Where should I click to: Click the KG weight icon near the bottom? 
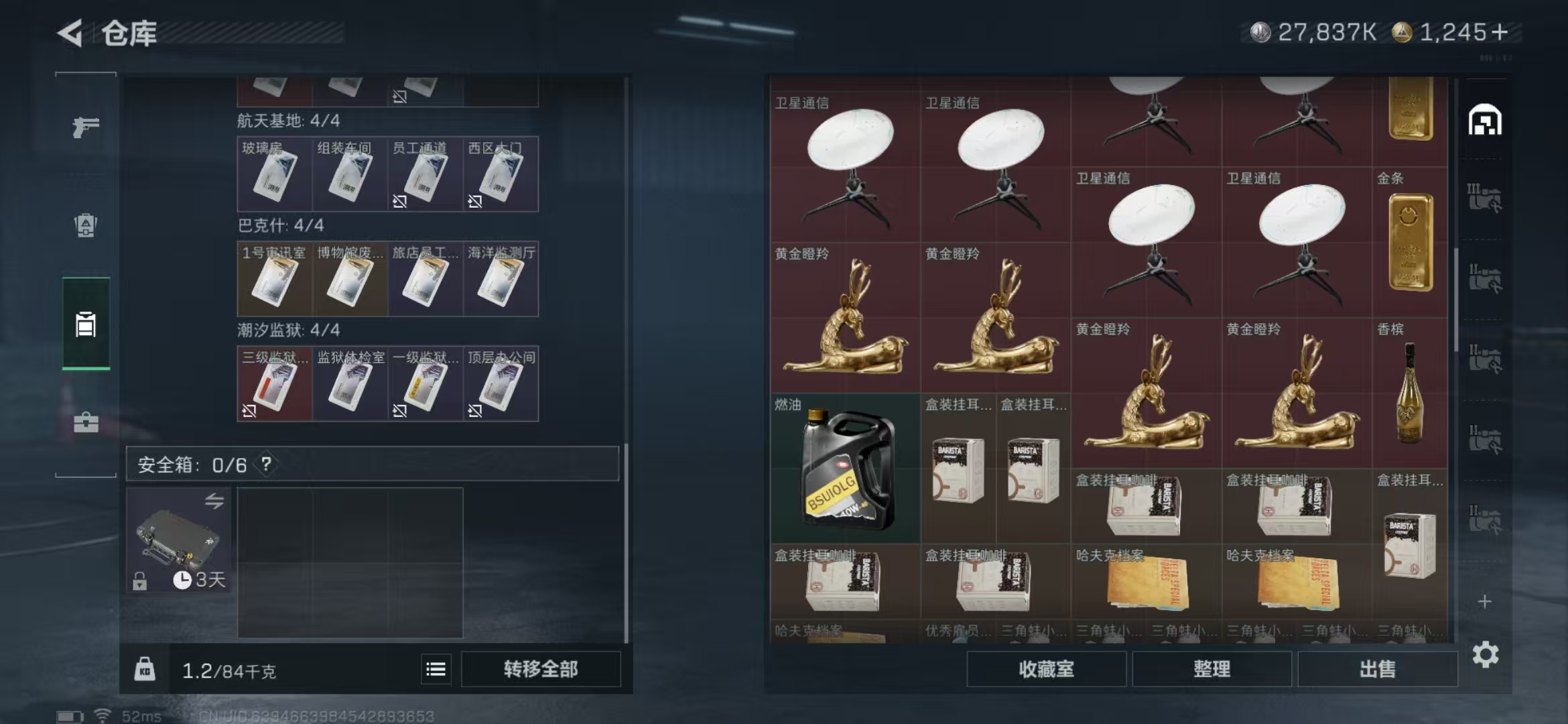pyautogui.click(x=145, y=668)
